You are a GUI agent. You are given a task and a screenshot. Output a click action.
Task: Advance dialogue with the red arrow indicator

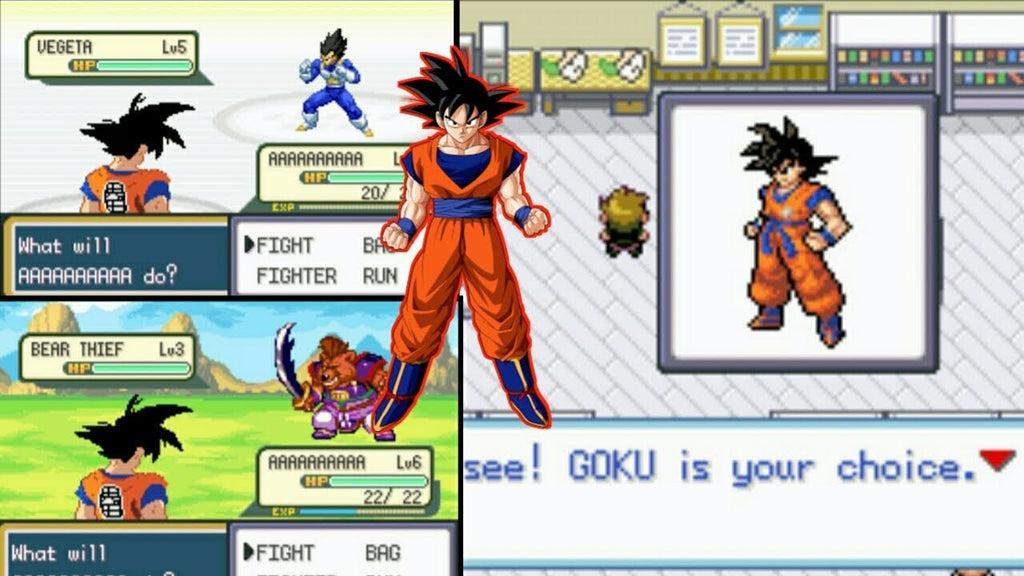[997, 460]
